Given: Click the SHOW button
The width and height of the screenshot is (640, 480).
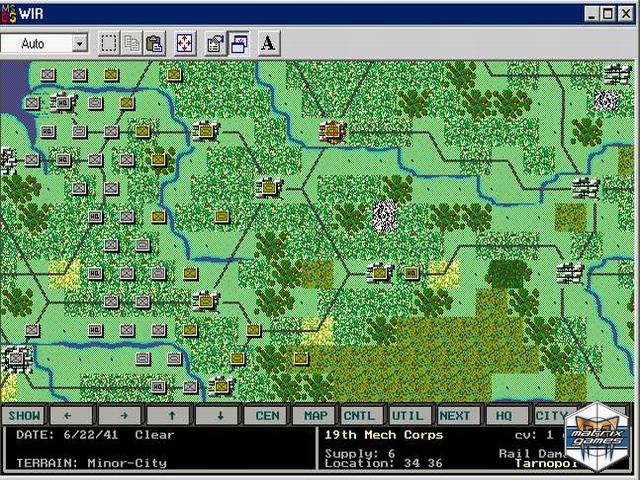Looking at the screenshot, I should pyautogui.click(x=24, y=416).
